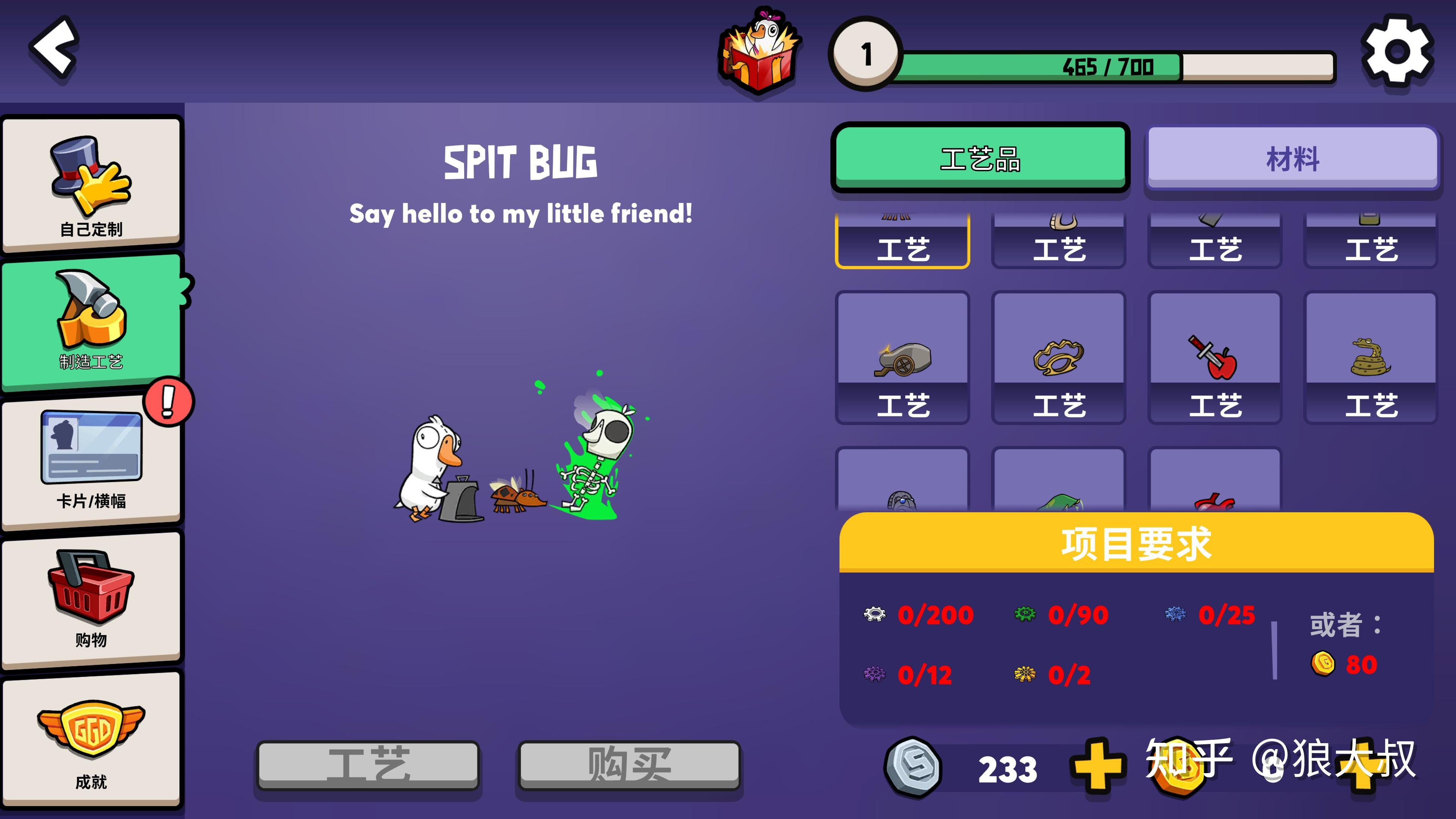Open the 购物 shopping basket menu

[91, 599]
